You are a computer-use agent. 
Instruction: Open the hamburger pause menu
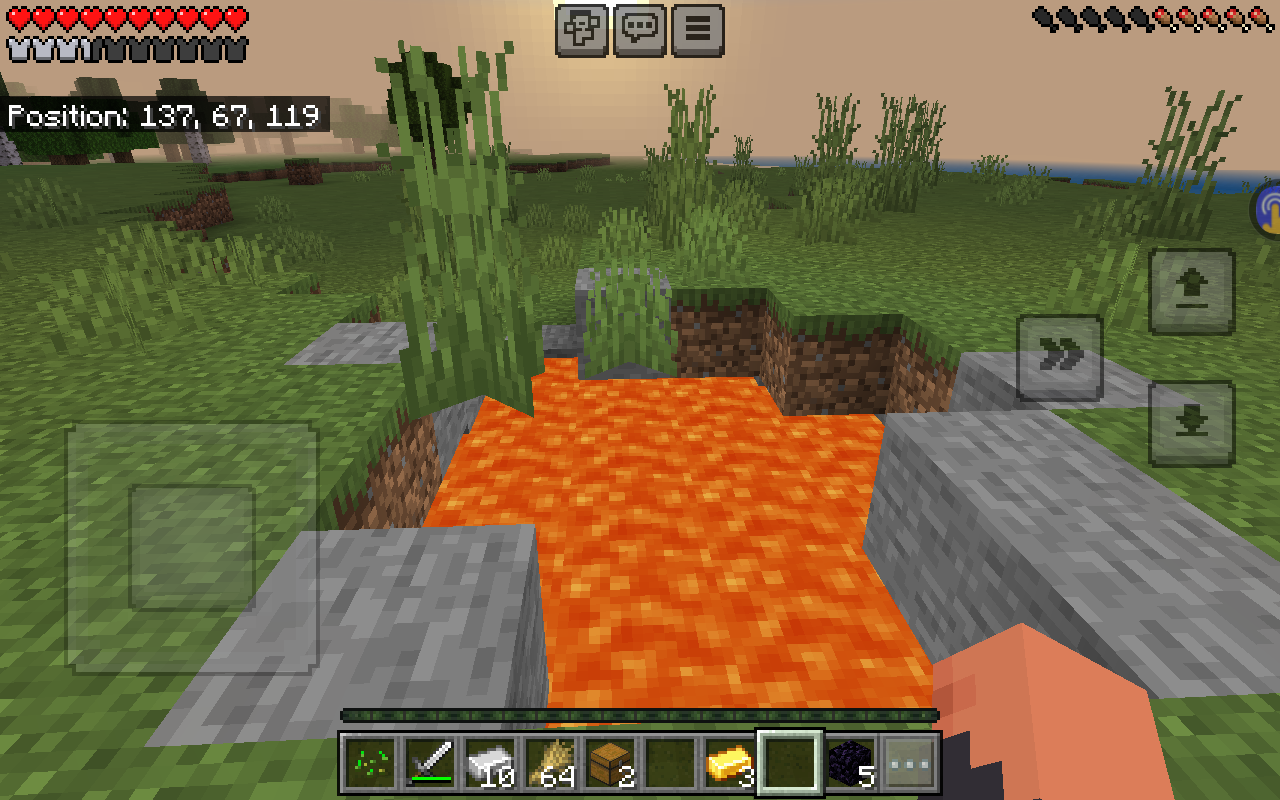point(697,29)
